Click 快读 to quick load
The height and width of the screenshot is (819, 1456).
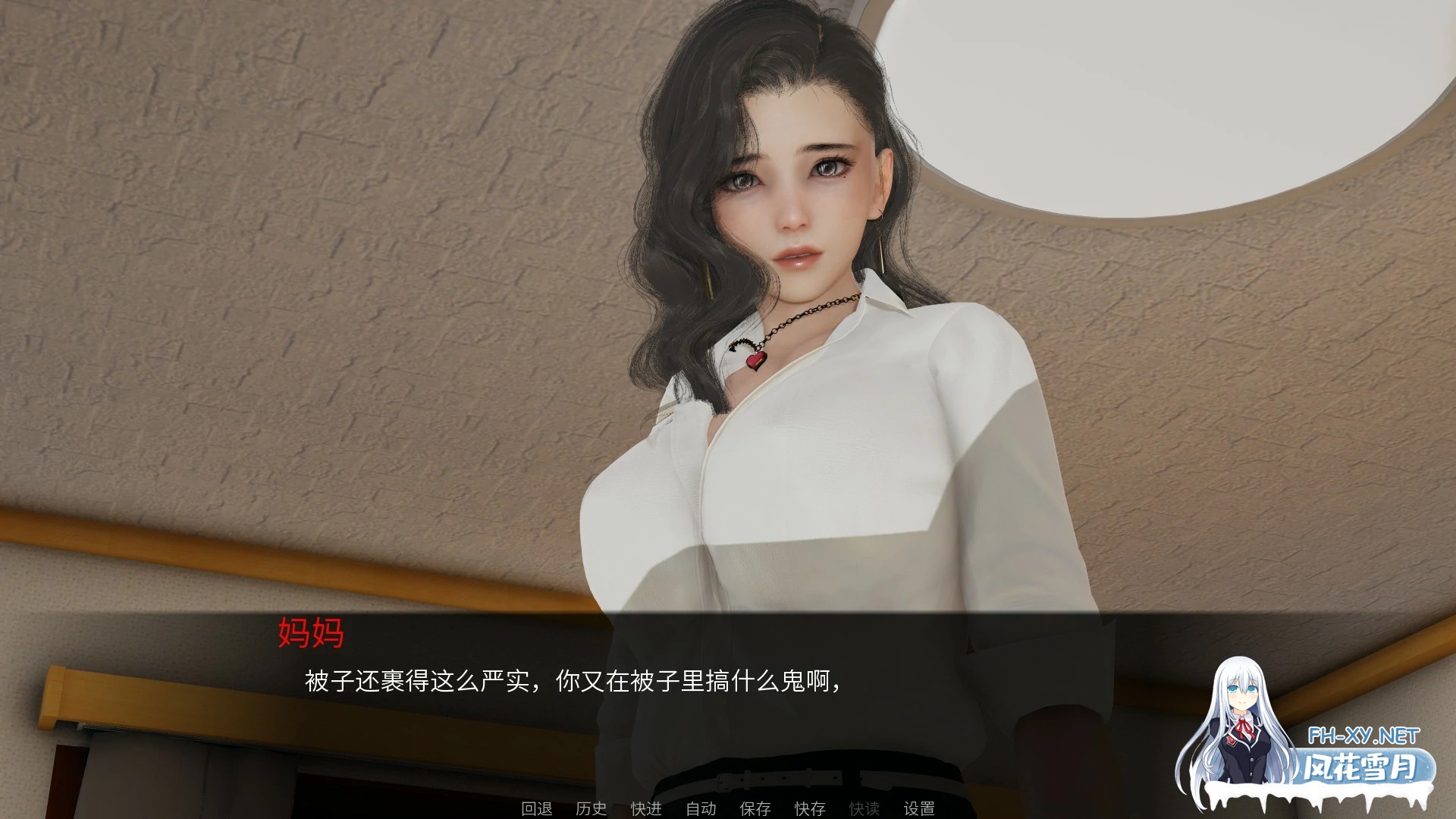(x=863, y=809)
